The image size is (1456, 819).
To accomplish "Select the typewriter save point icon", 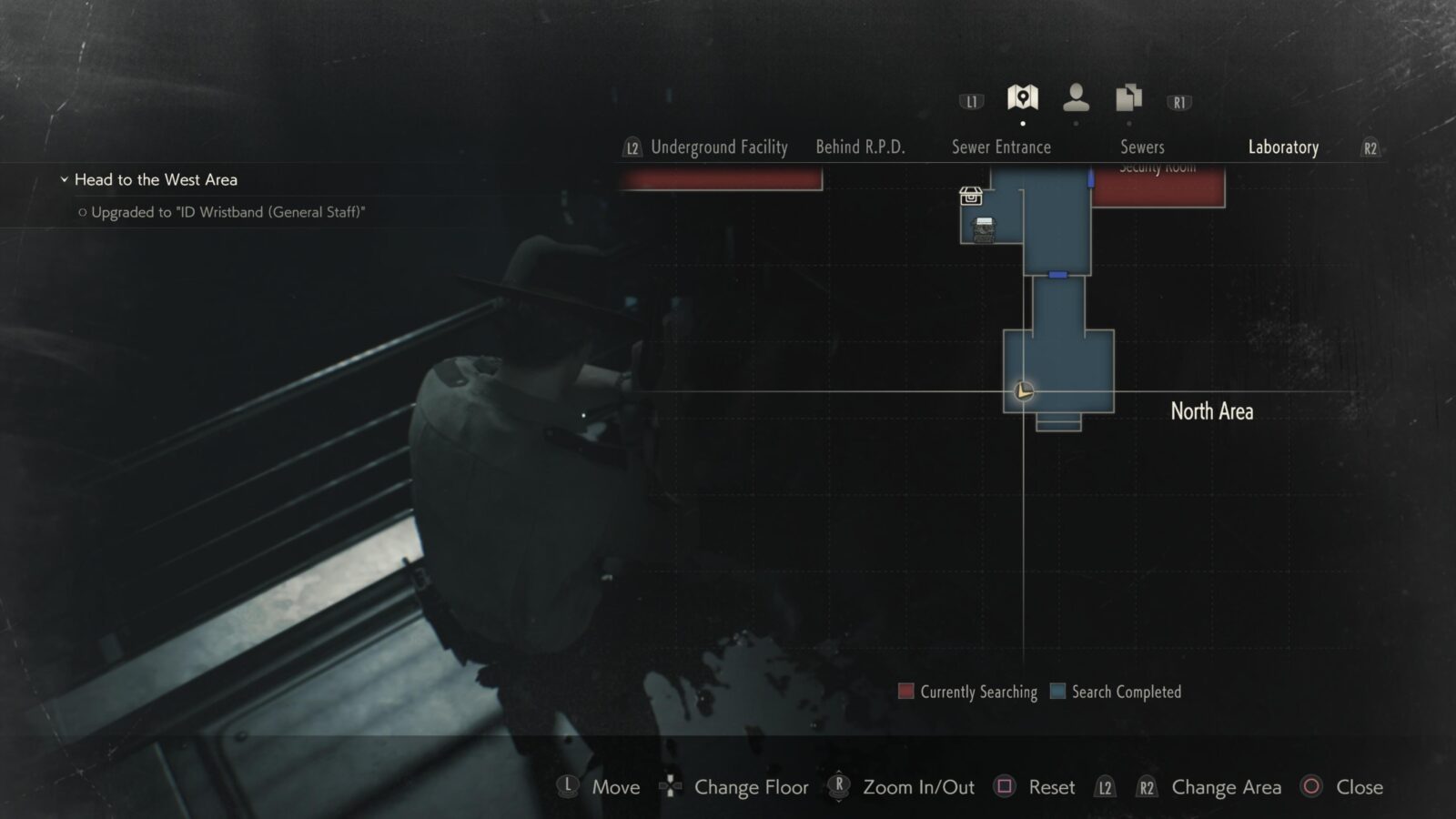I will [984, 231].
